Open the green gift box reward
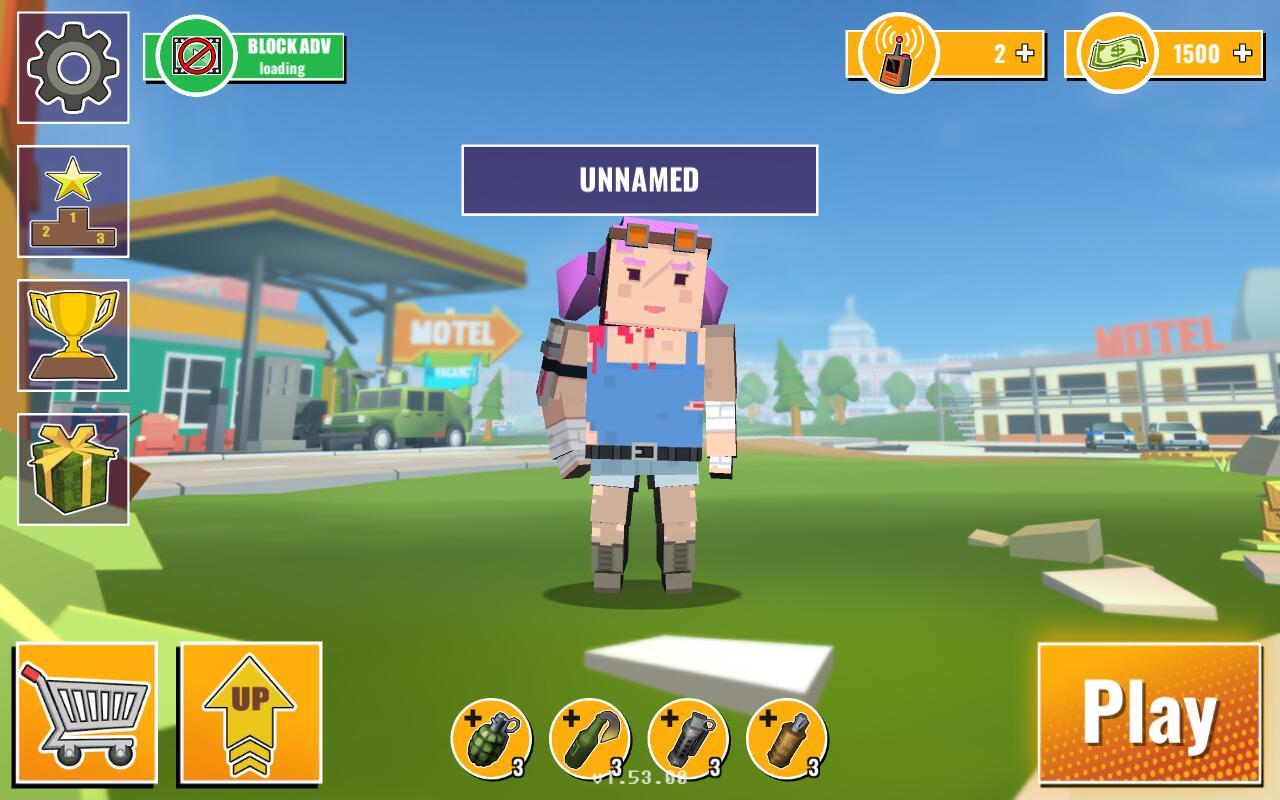The image size is (1280, 800). tap(73, 469)
